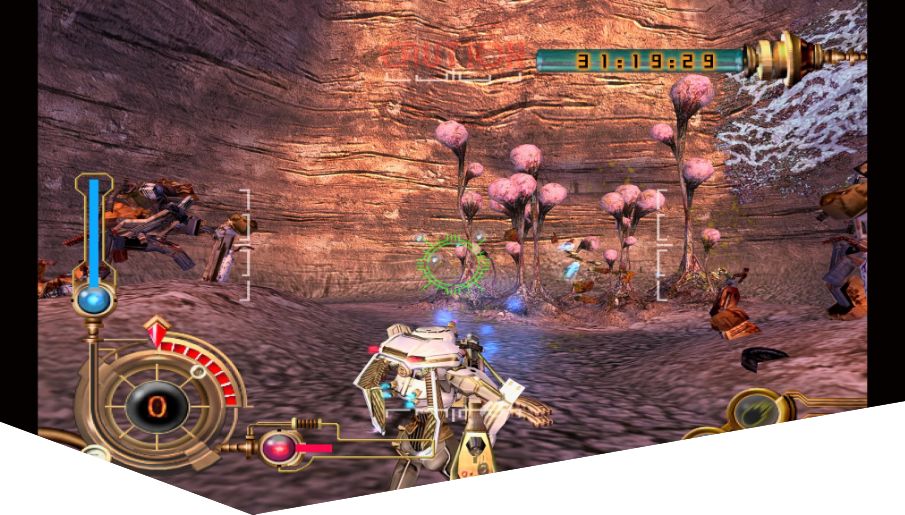905x515 pixels.
Task: Click the pink orb weapon icon
Action: click(x=274, y=448)
